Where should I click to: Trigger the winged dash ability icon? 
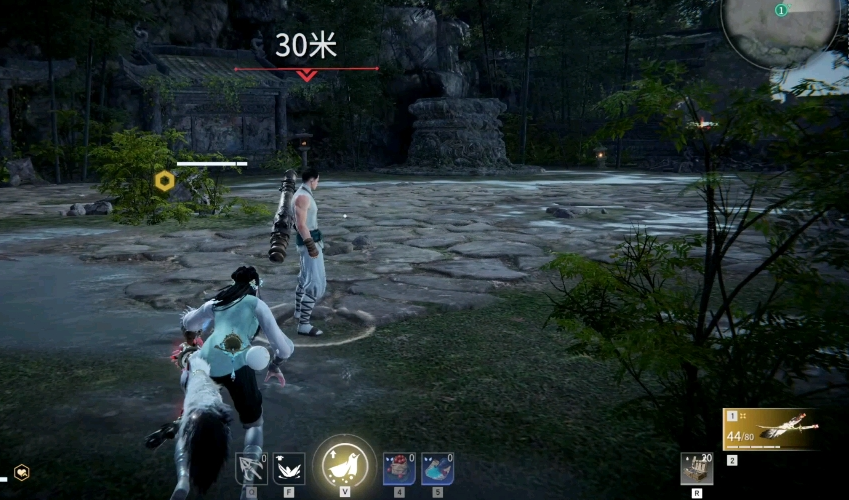[289, 468]
